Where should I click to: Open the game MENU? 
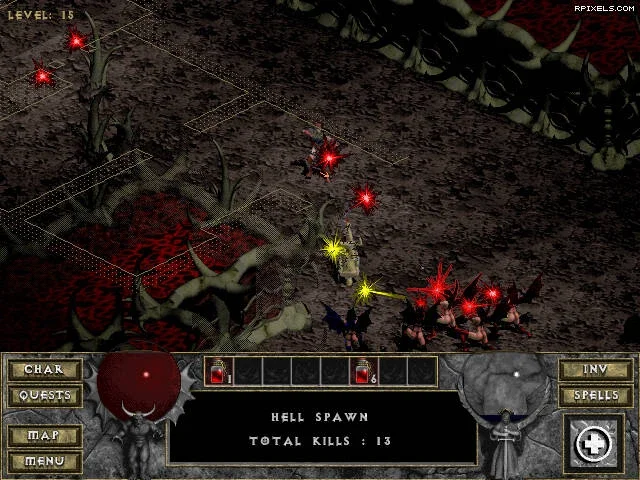43,461
